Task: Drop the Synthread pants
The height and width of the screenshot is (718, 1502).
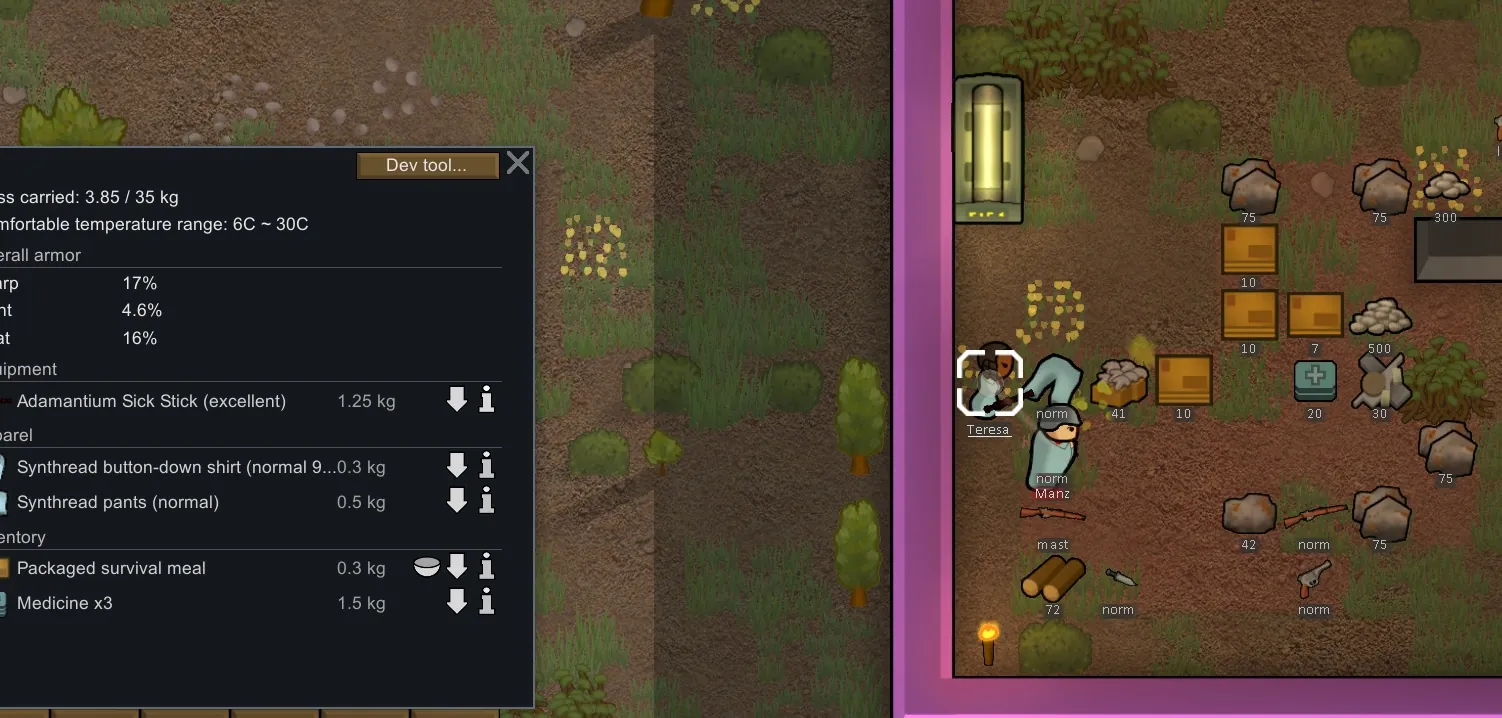Action: click(457, 501)
